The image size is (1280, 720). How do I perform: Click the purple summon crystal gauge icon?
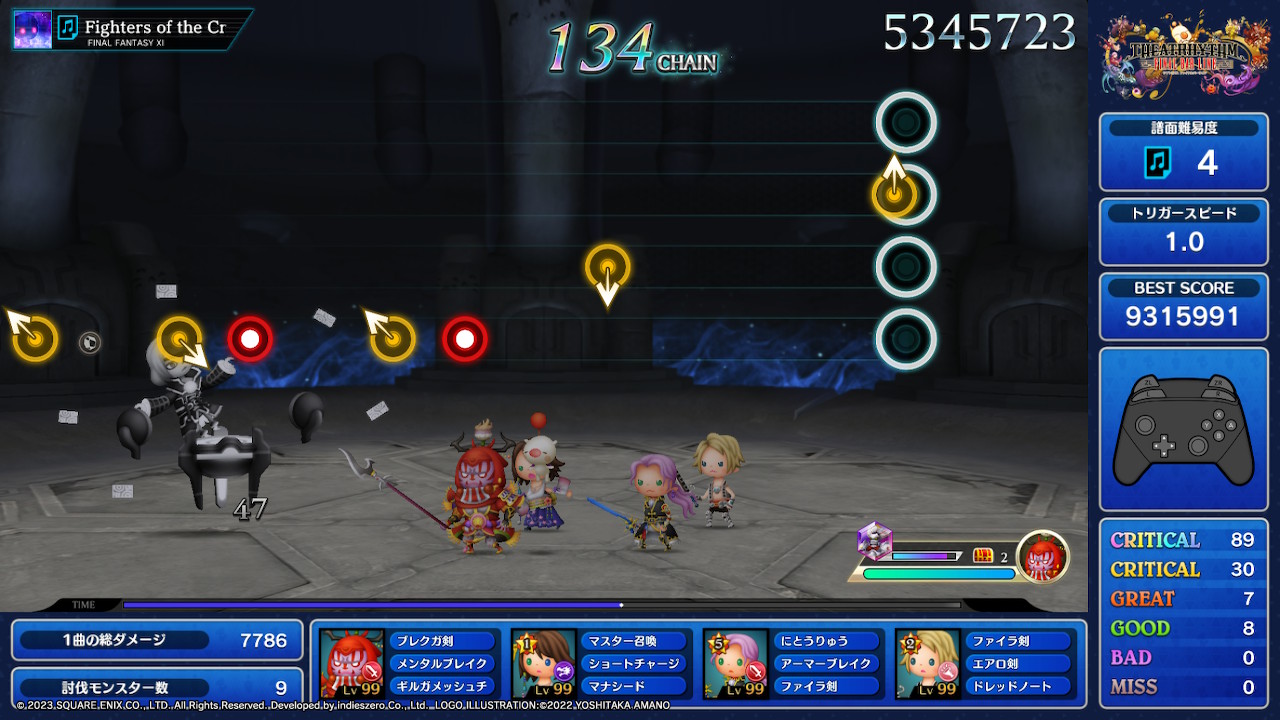pyautogui.click(x=873, y=541)
